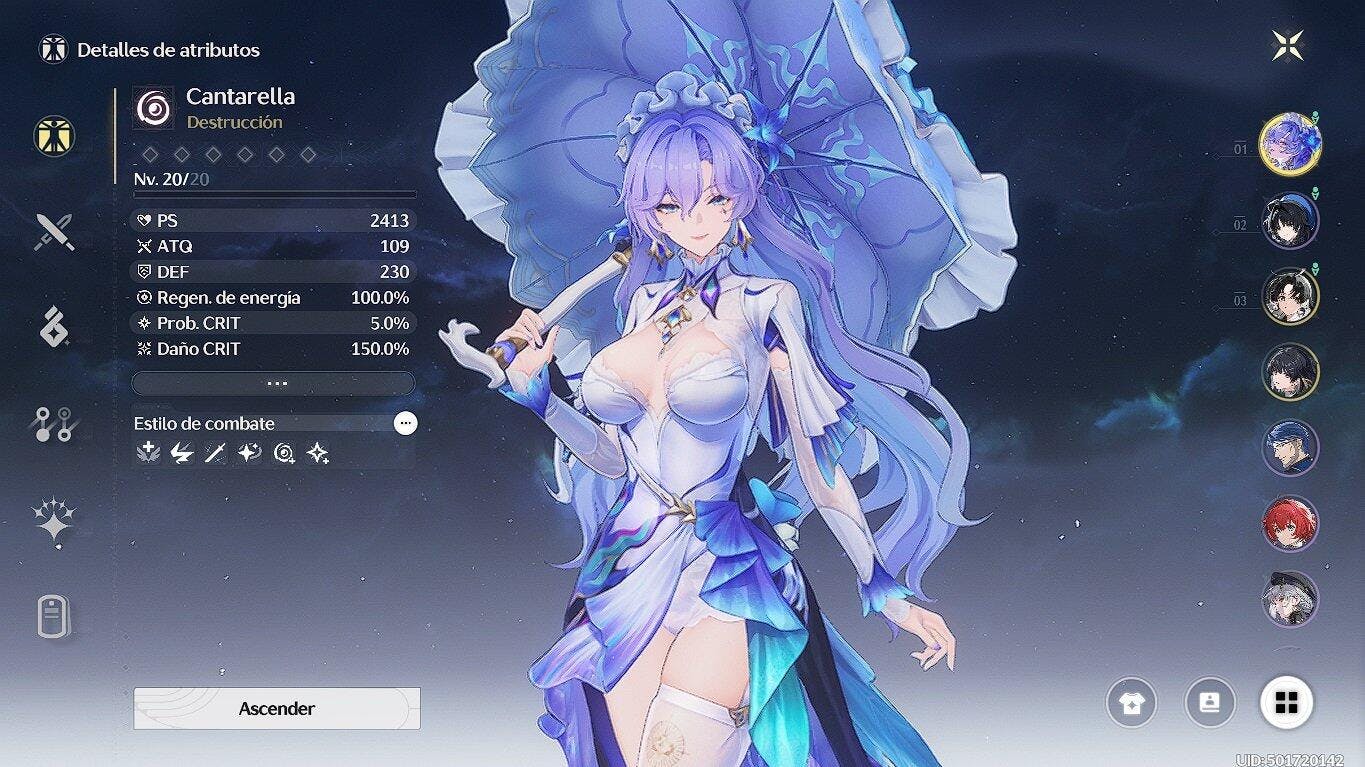Select the blue-capped male character portrait
The width and height of the screenshot is (1365, 767).
click(x=1290, y=448)
